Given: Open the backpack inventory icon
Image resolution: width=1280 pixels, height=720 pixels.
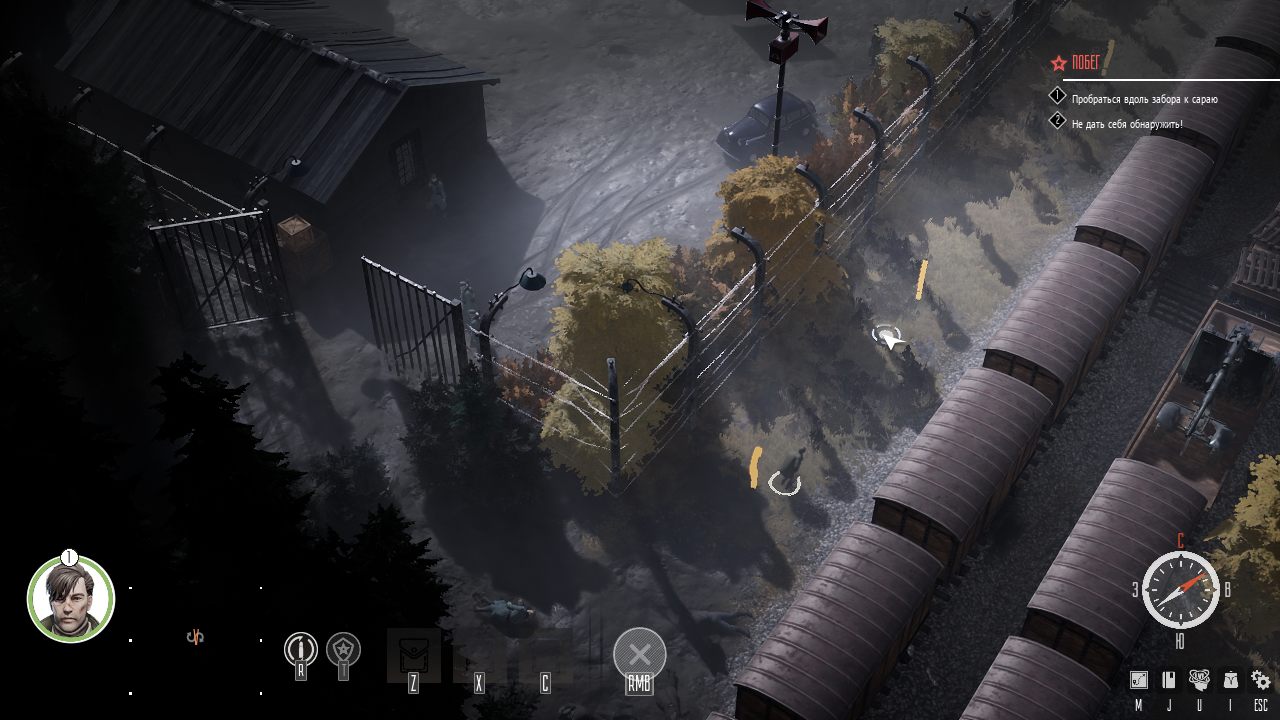Looking at the screenshot, I should click(x=1231, y=680).
